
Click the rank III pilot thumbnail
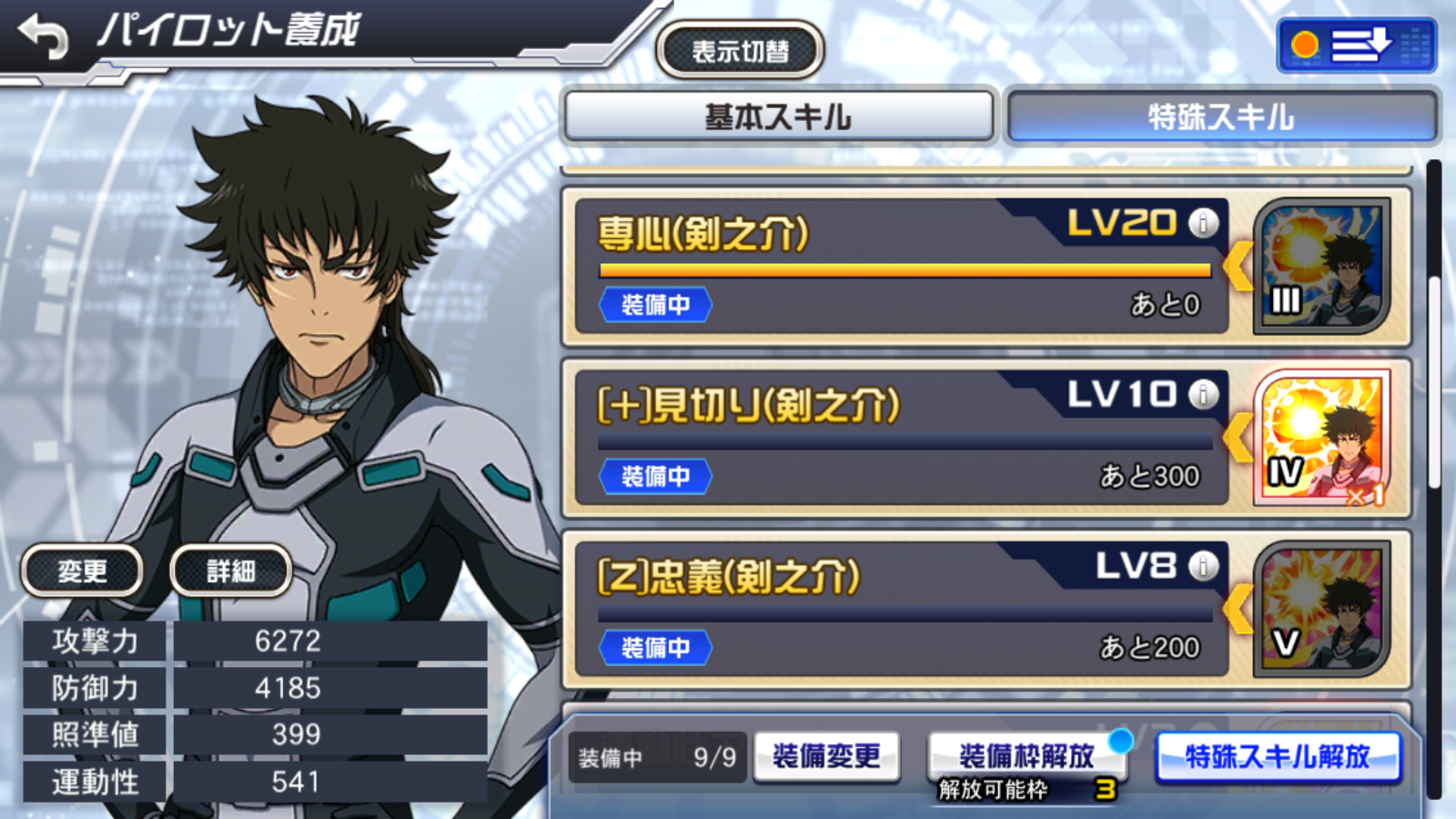coord(1321,266)
